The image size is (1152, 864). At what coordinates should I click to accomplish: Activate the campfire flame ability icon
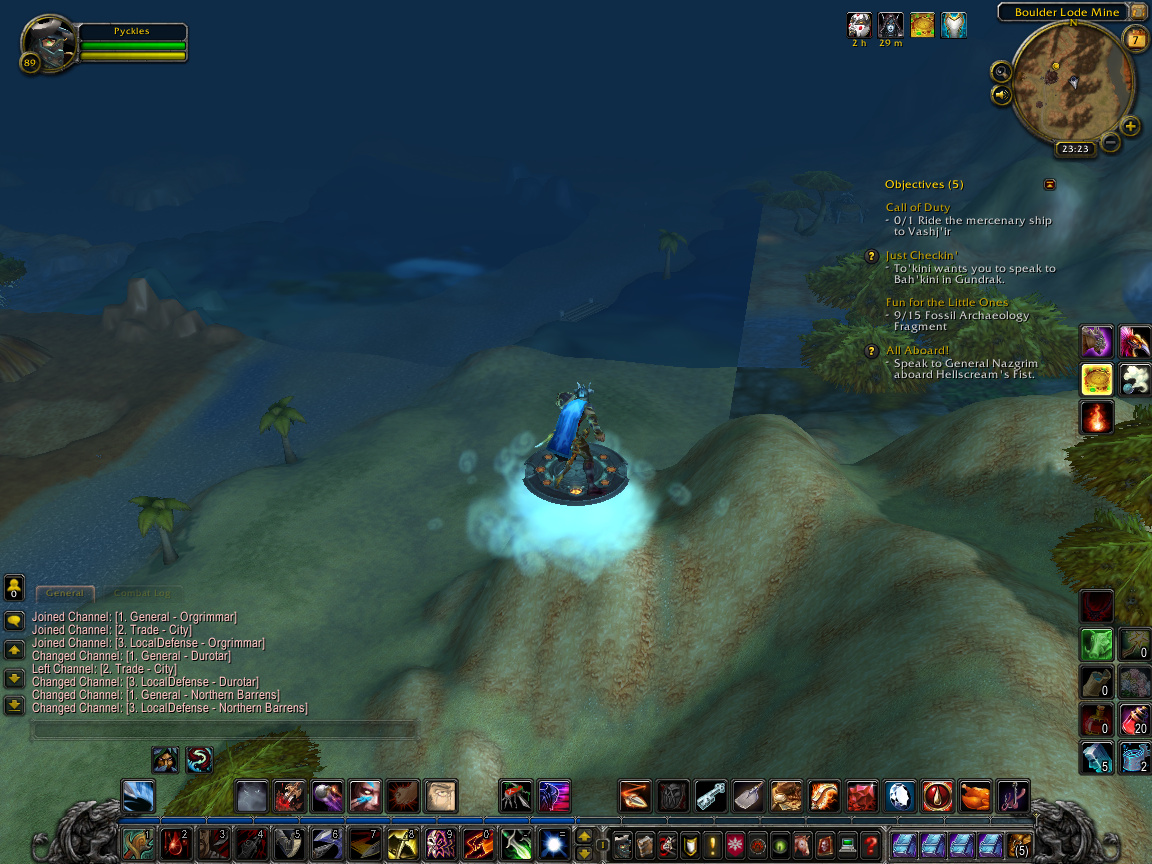coord(1097,417)
